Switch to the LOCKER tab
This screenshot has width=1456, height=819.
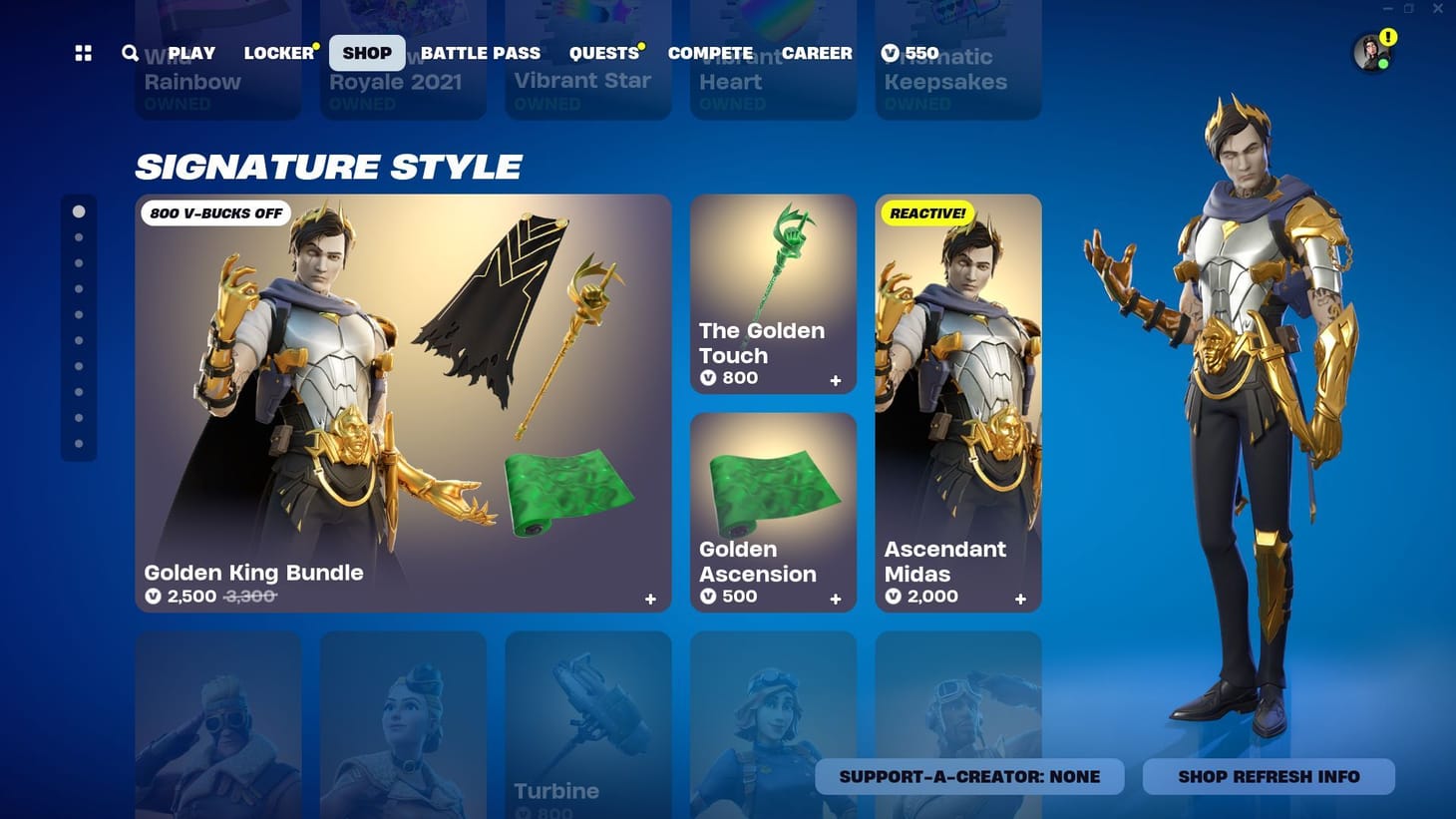click(x=278, y=53)
